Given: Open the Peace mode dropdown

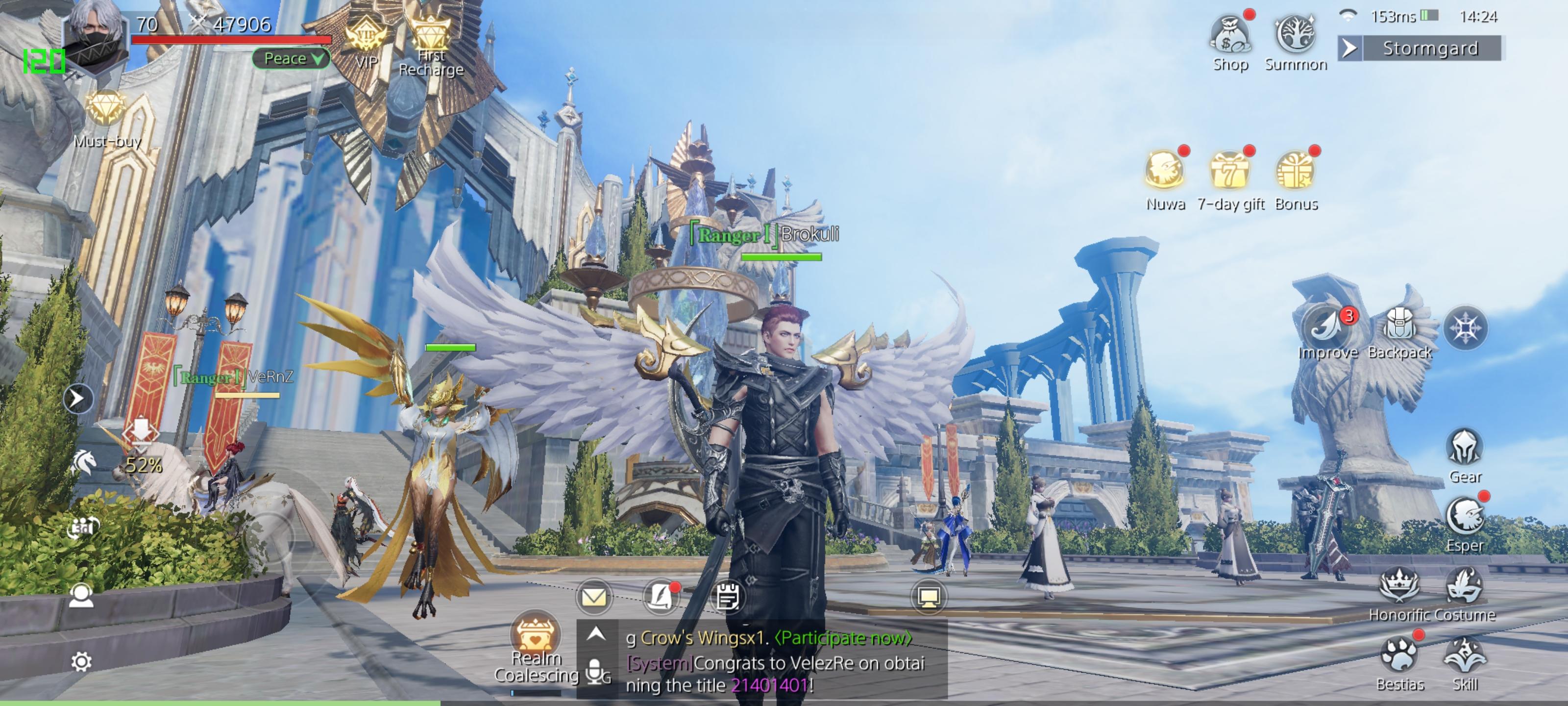Looking at the screenshot, I should point(291,58).
